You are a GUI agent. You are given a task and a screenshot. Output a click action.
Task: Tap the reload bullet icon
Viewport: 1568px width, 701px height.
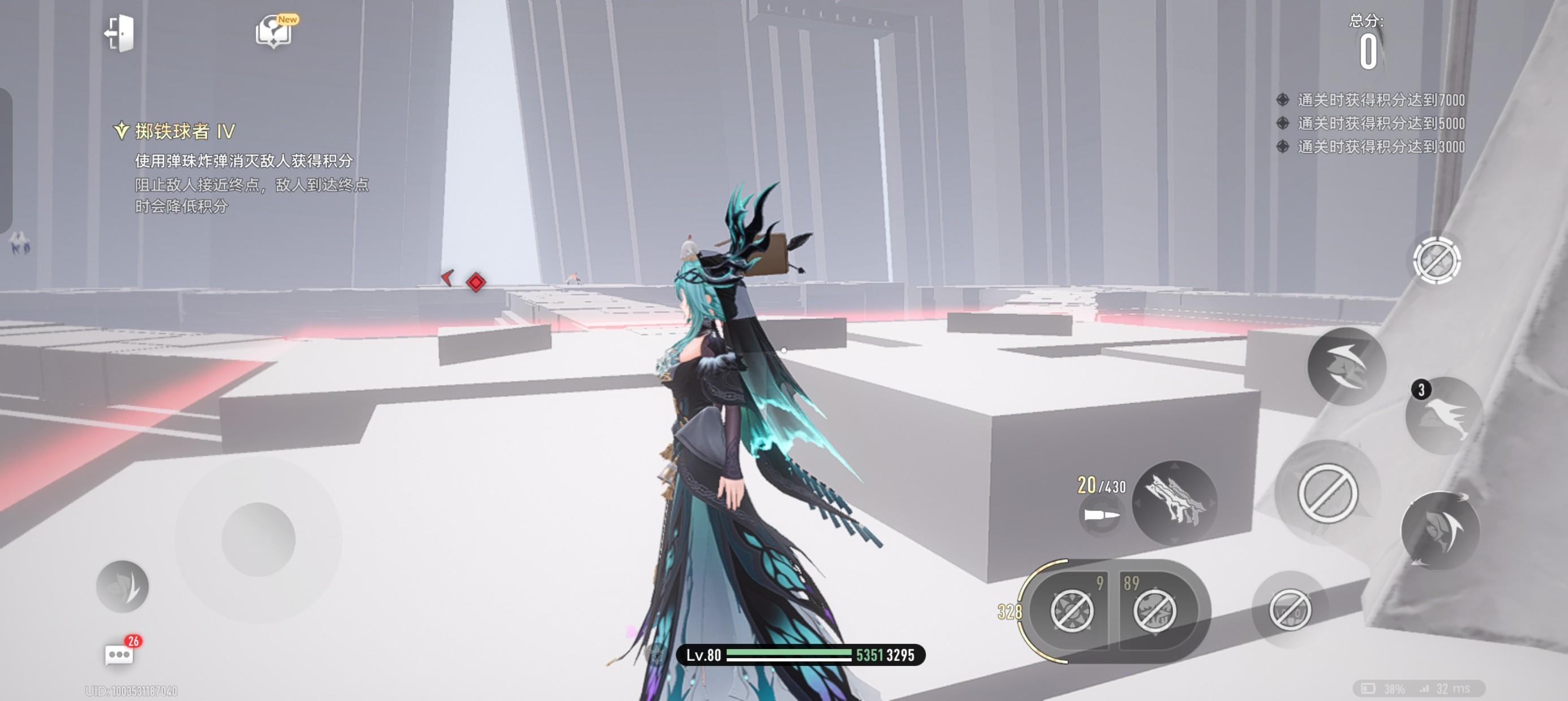tap(1101, 516)
